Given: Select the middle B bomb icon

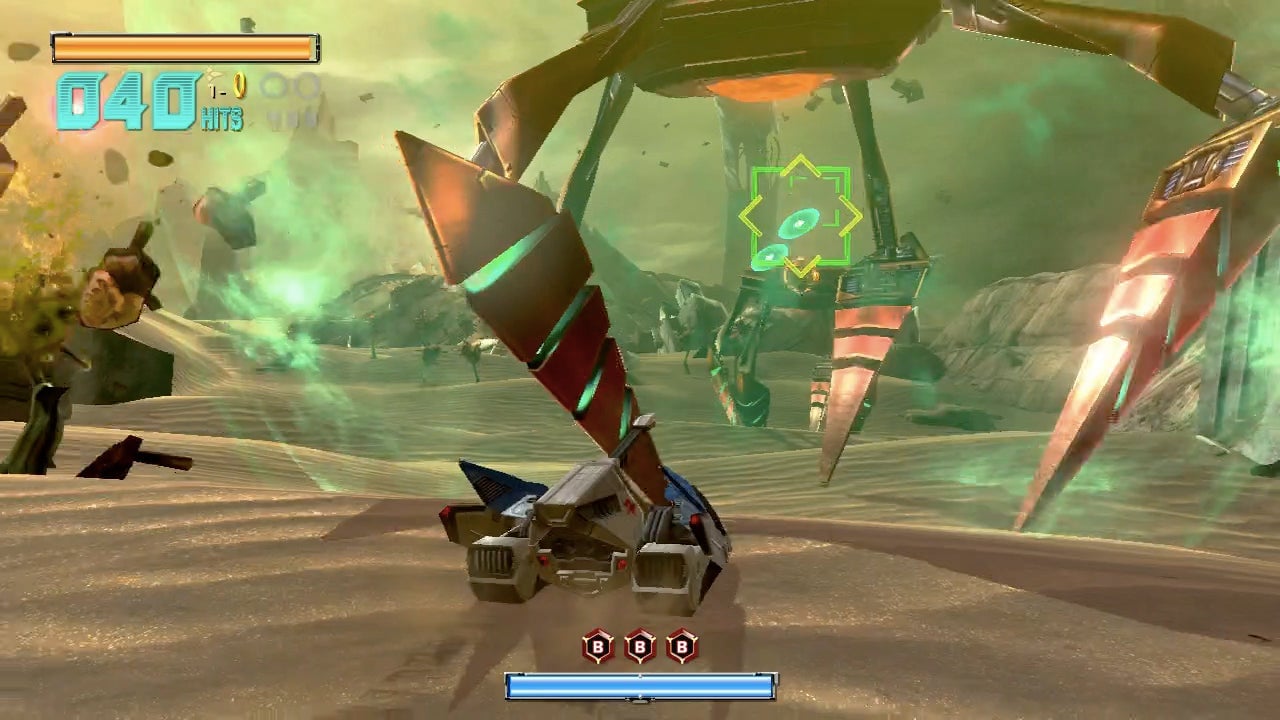Looking at the screenshot, I should 640,647.
